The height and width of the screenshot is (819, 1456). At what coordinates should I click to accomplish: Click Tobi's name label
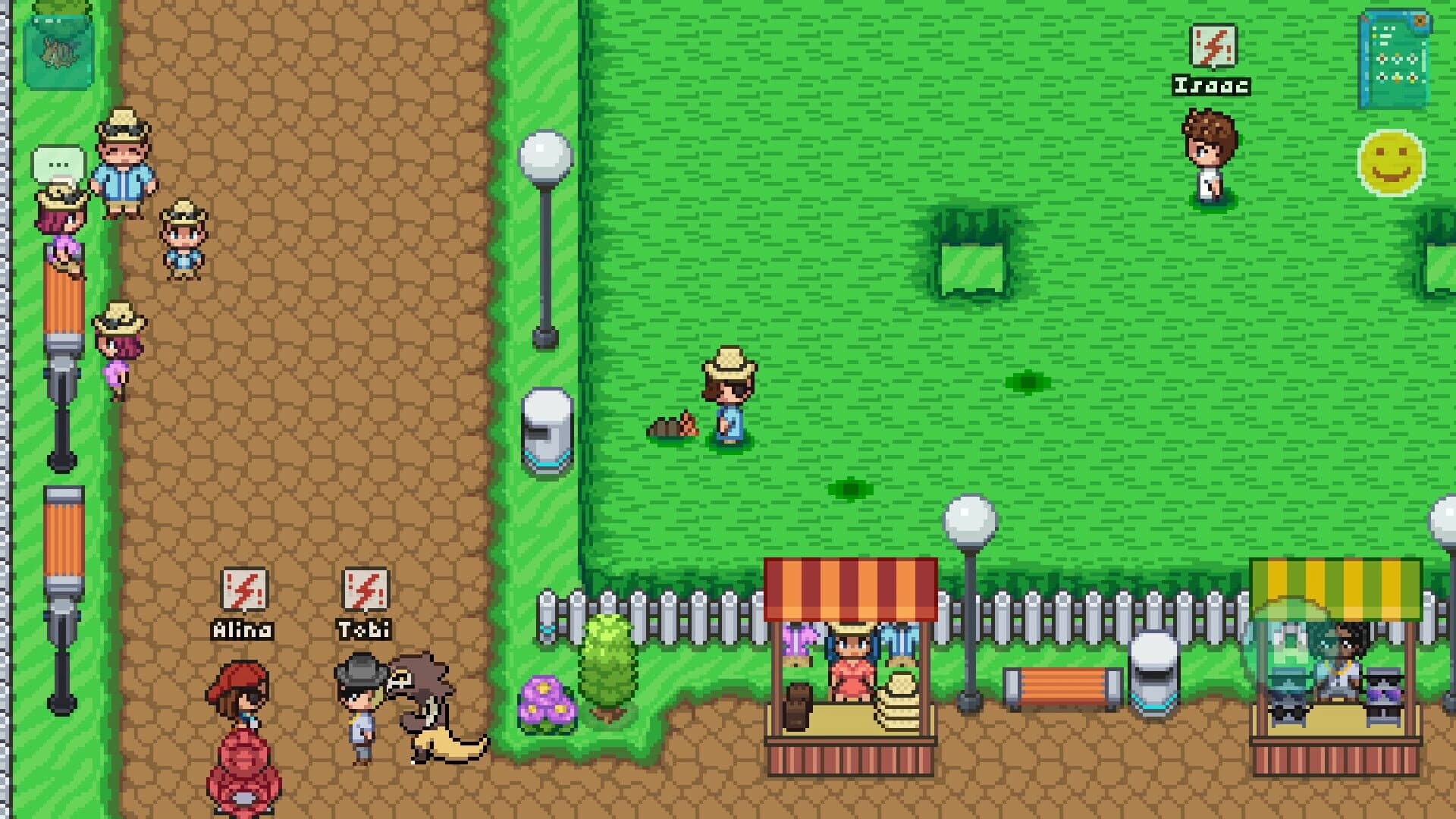362,629
